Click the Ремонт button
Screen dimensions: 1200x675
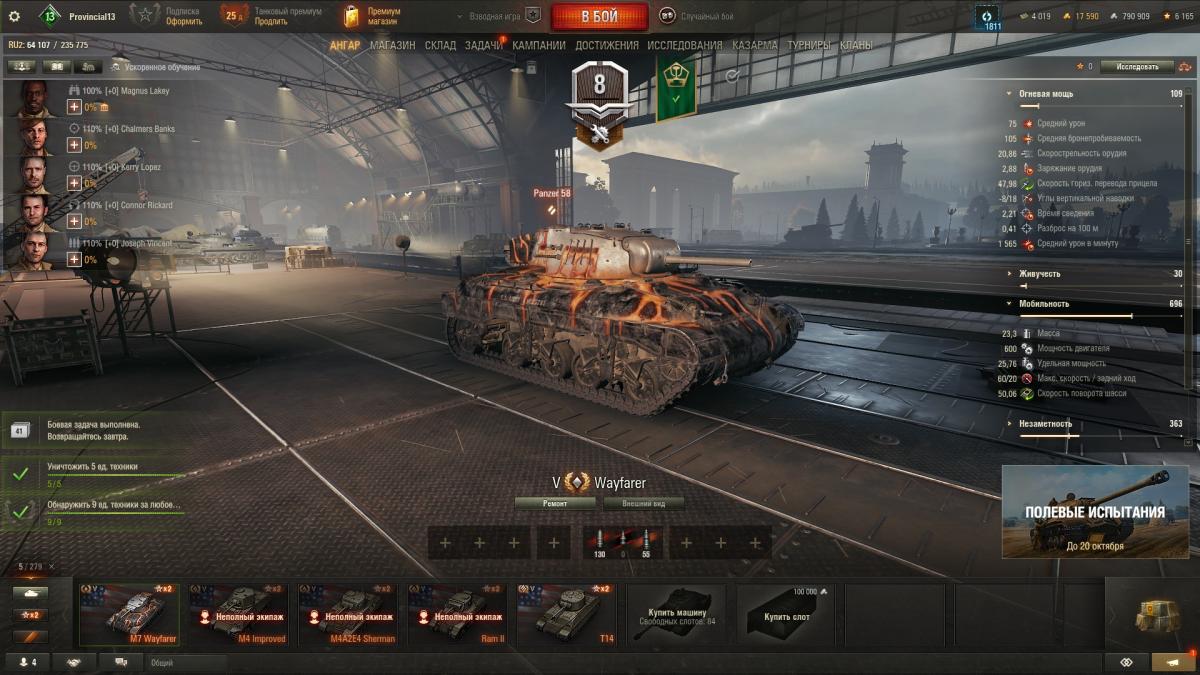tap(555, 504)
